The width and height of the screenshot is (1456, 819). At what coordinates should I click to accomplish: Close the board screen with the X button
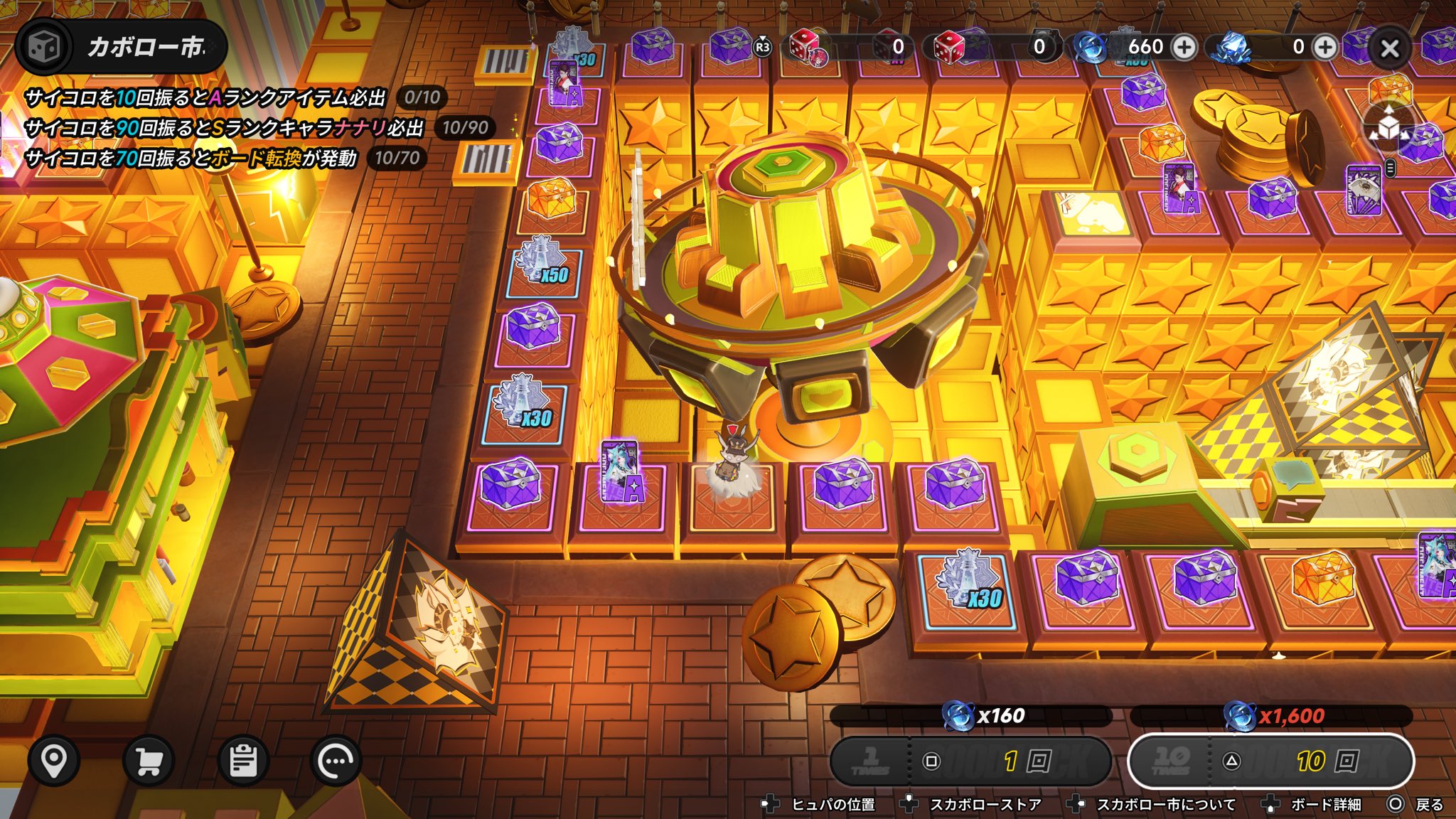point(1389,48)
